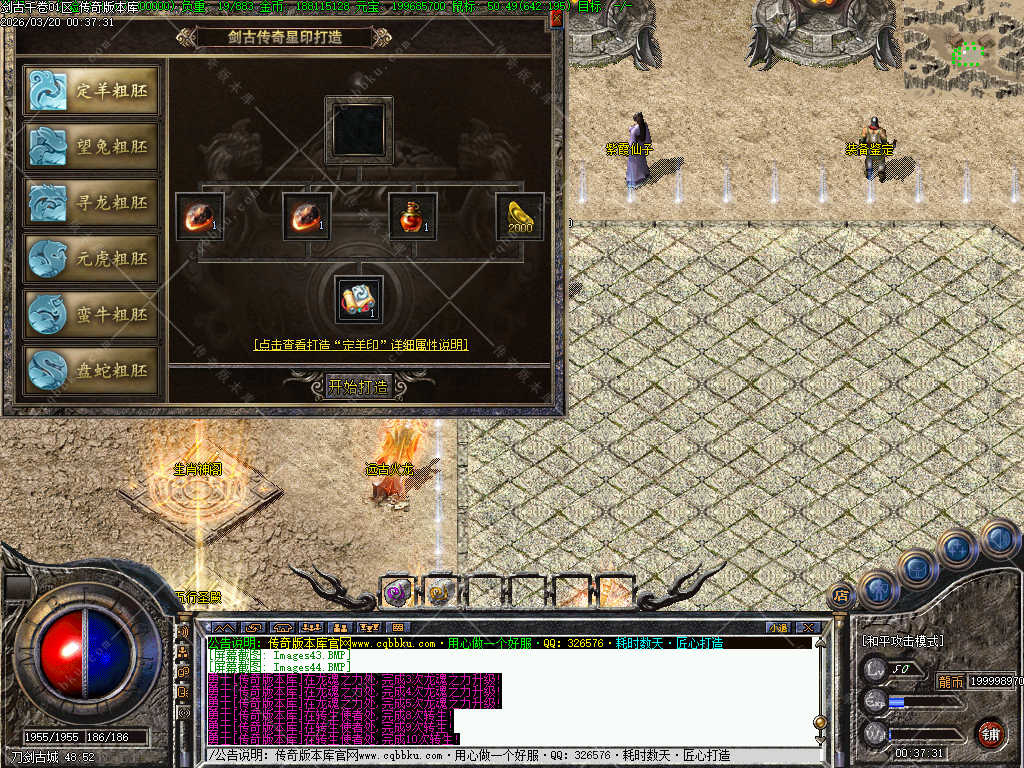Click the 开始打造 start forging button

[358, 386]
